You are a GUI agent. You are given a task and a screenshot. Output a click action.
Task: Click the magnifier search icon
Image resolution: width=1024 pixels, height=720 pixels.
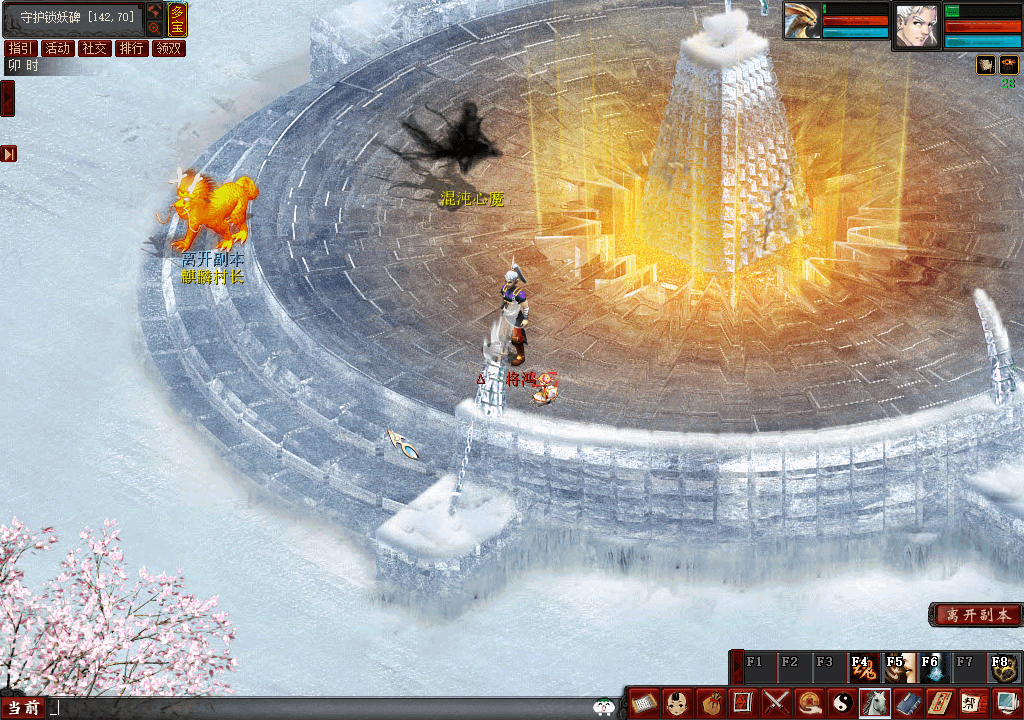155,28
